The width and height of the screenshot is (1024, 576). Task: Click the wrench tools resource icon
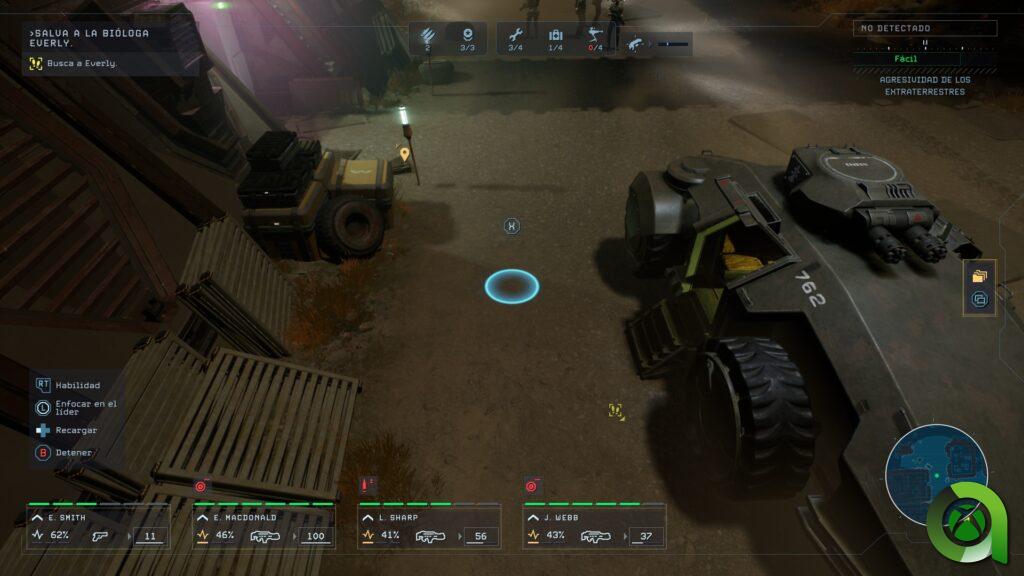point(516,36)
